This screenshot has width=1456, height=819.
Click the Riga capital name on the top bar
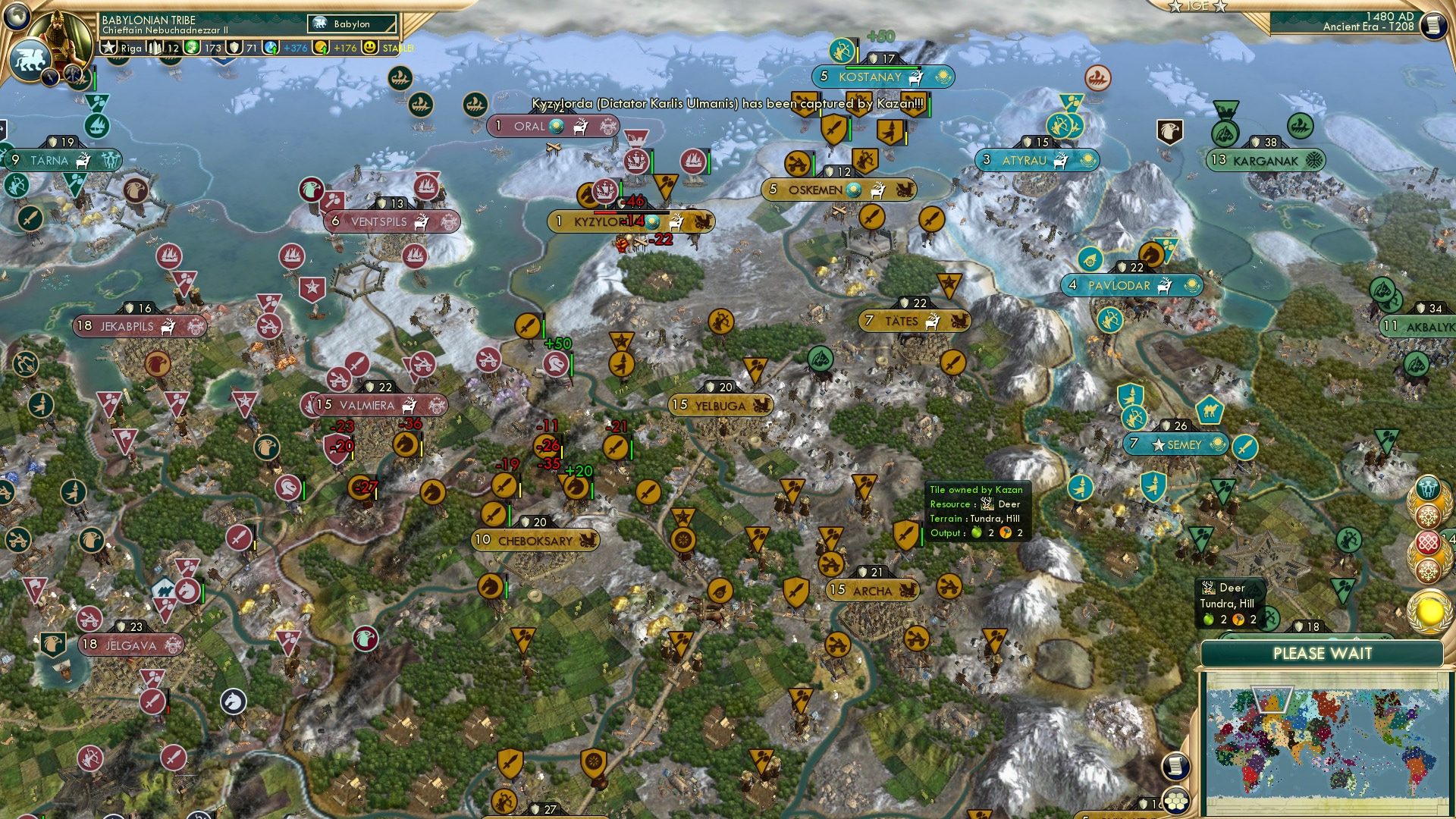pyautogui.click(x=130, y=47)
